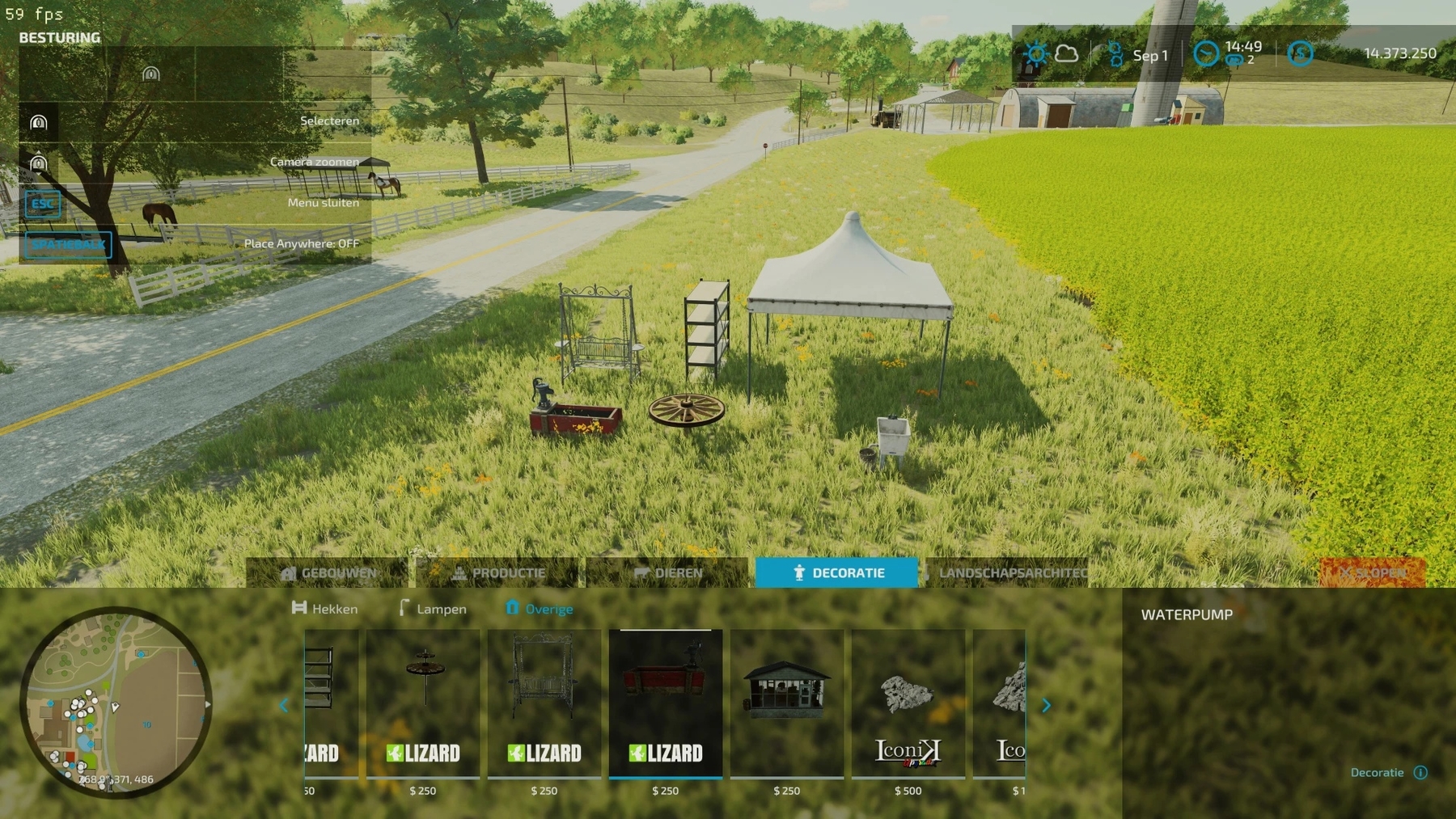Viewport: 1456px width, 819px height.
Task: Pick the IconiK rock item for $500
Action: click(x=908, y=703)
